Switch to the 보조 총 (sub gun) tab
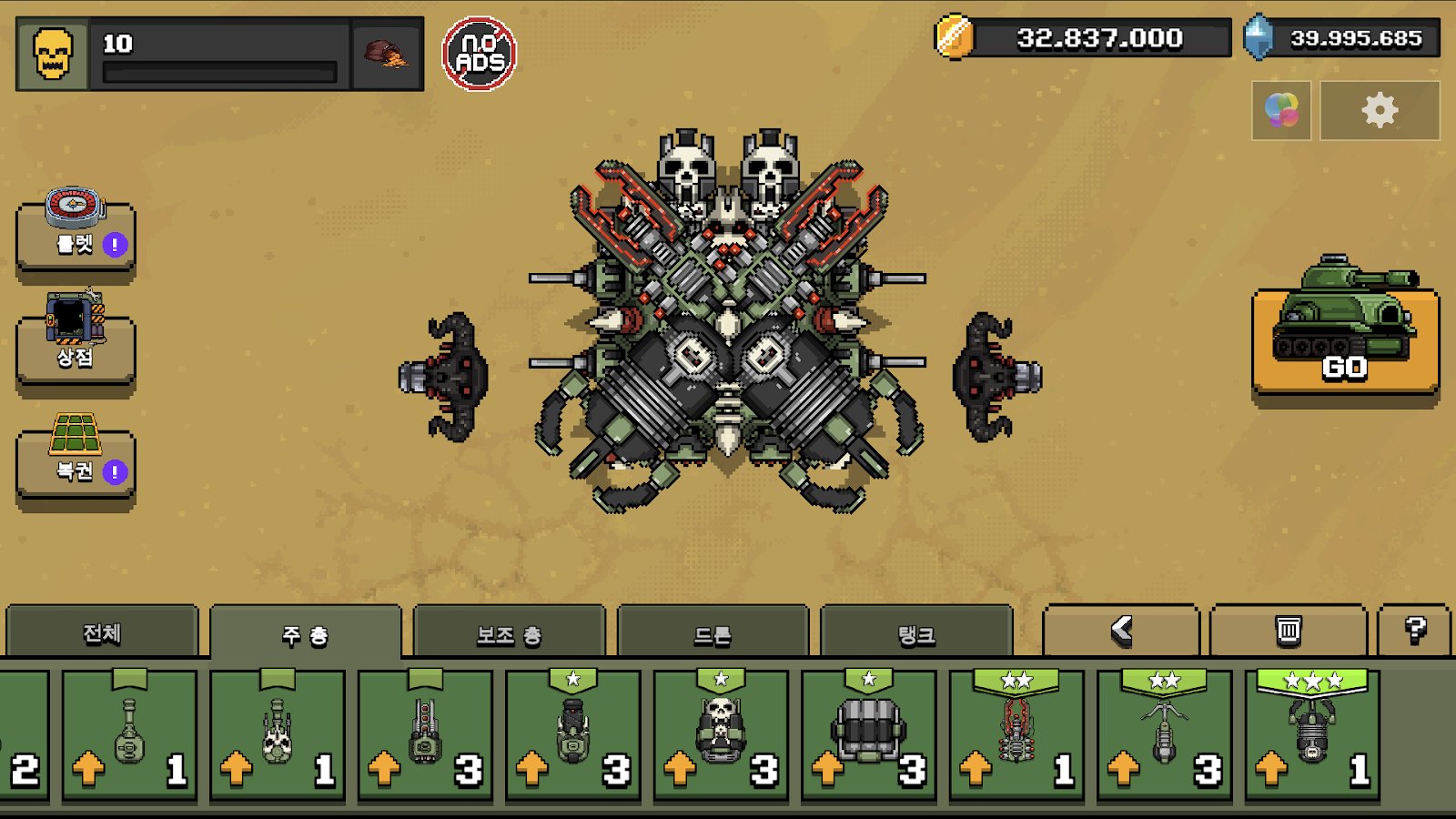 pyautogui.click(x=509, y=634)
